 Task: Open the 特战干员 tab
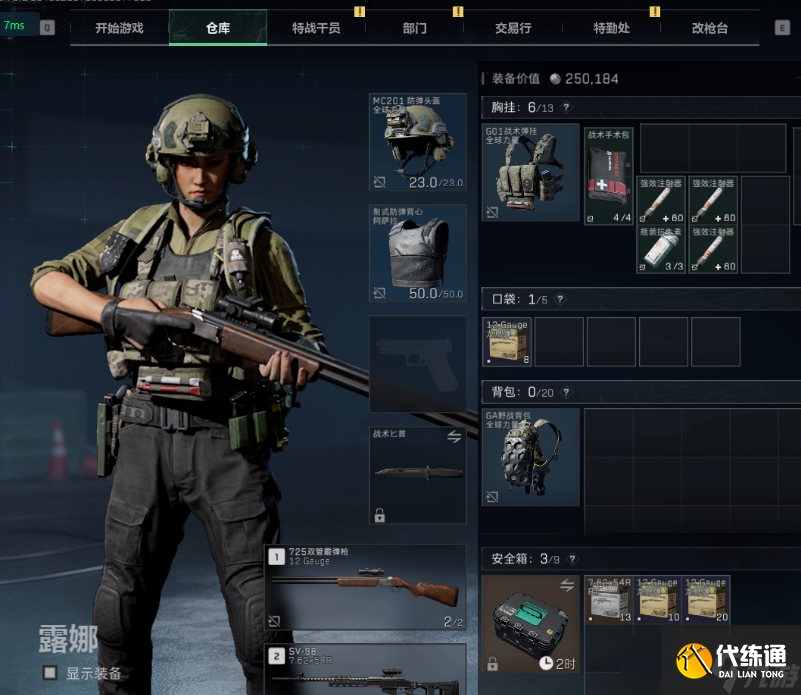[x=316, y=28]
